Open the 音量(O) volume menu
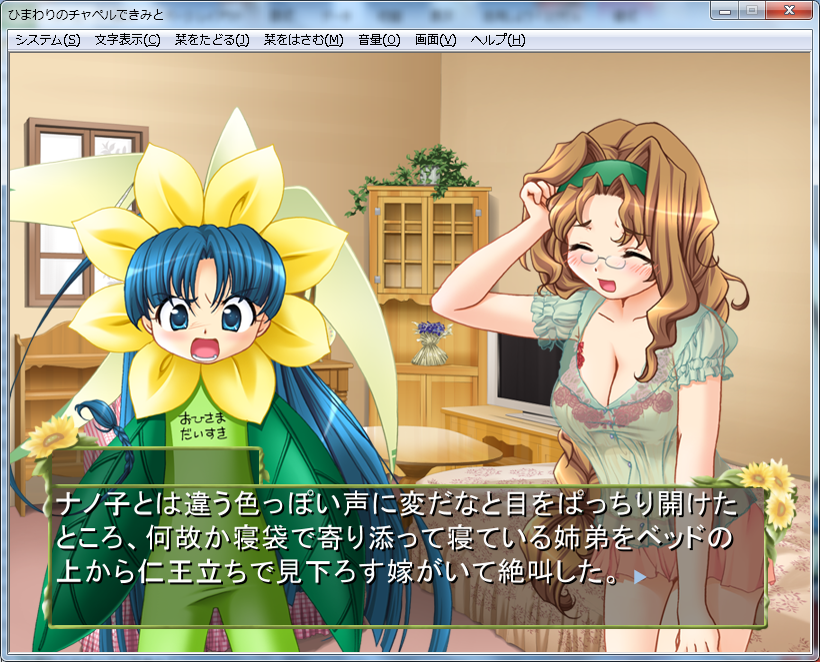The width and height of the screenshot is (820, 662). coord(378,40)
